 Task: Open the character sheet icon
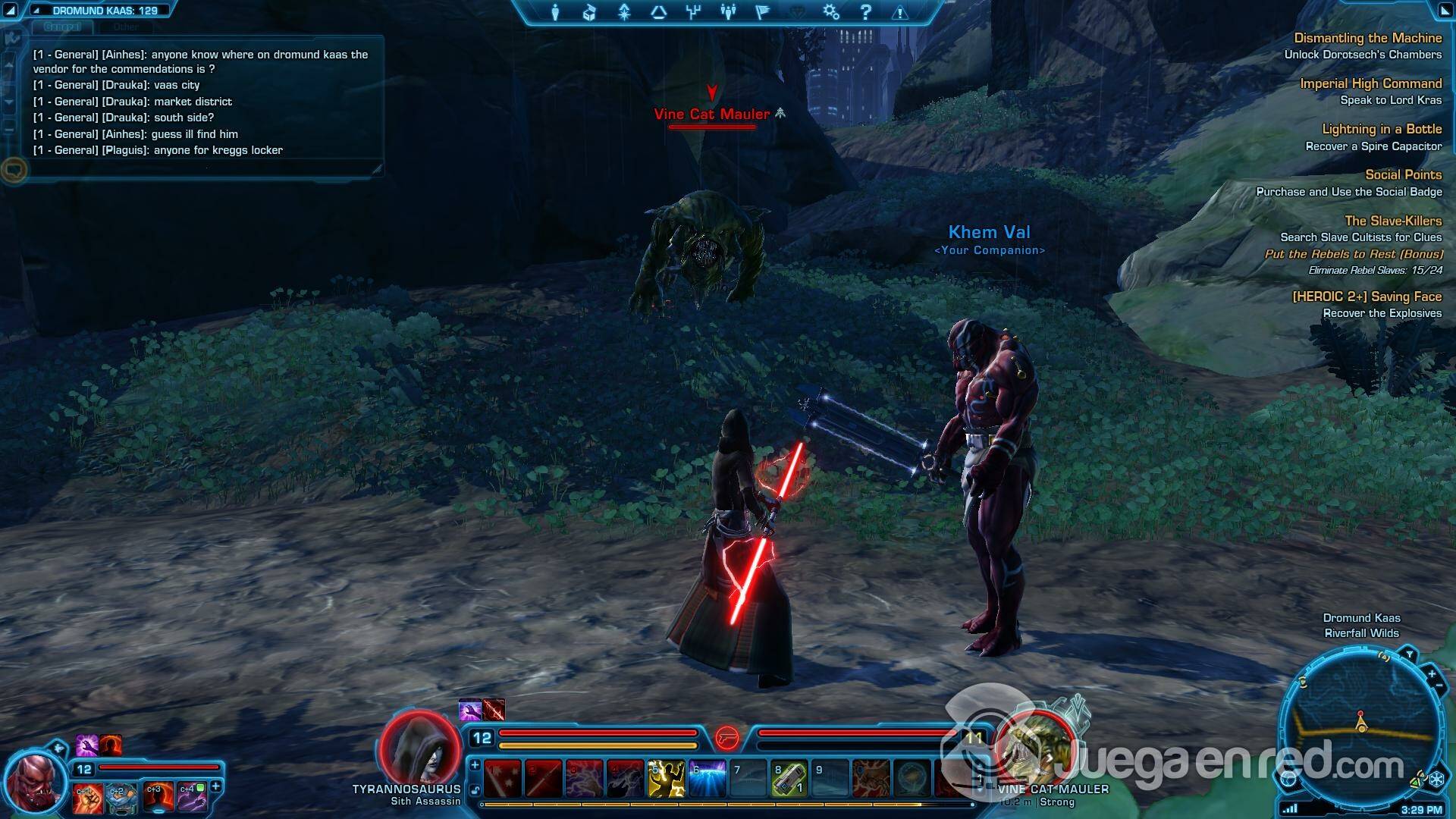tap(555, 12)
